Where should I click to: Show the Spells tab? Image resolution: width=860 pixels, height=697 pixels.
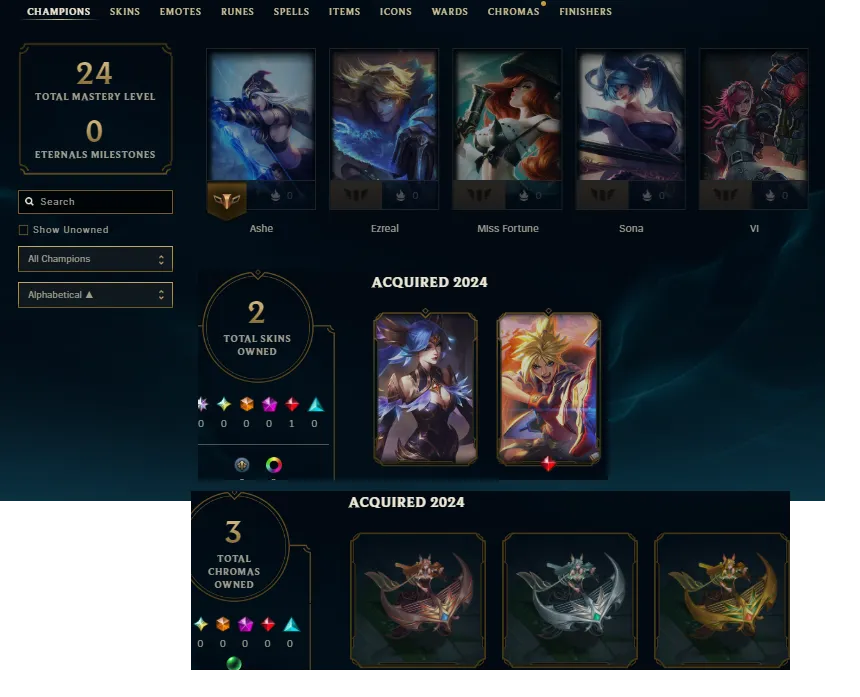pyautogui.click(x=291, y=12)
